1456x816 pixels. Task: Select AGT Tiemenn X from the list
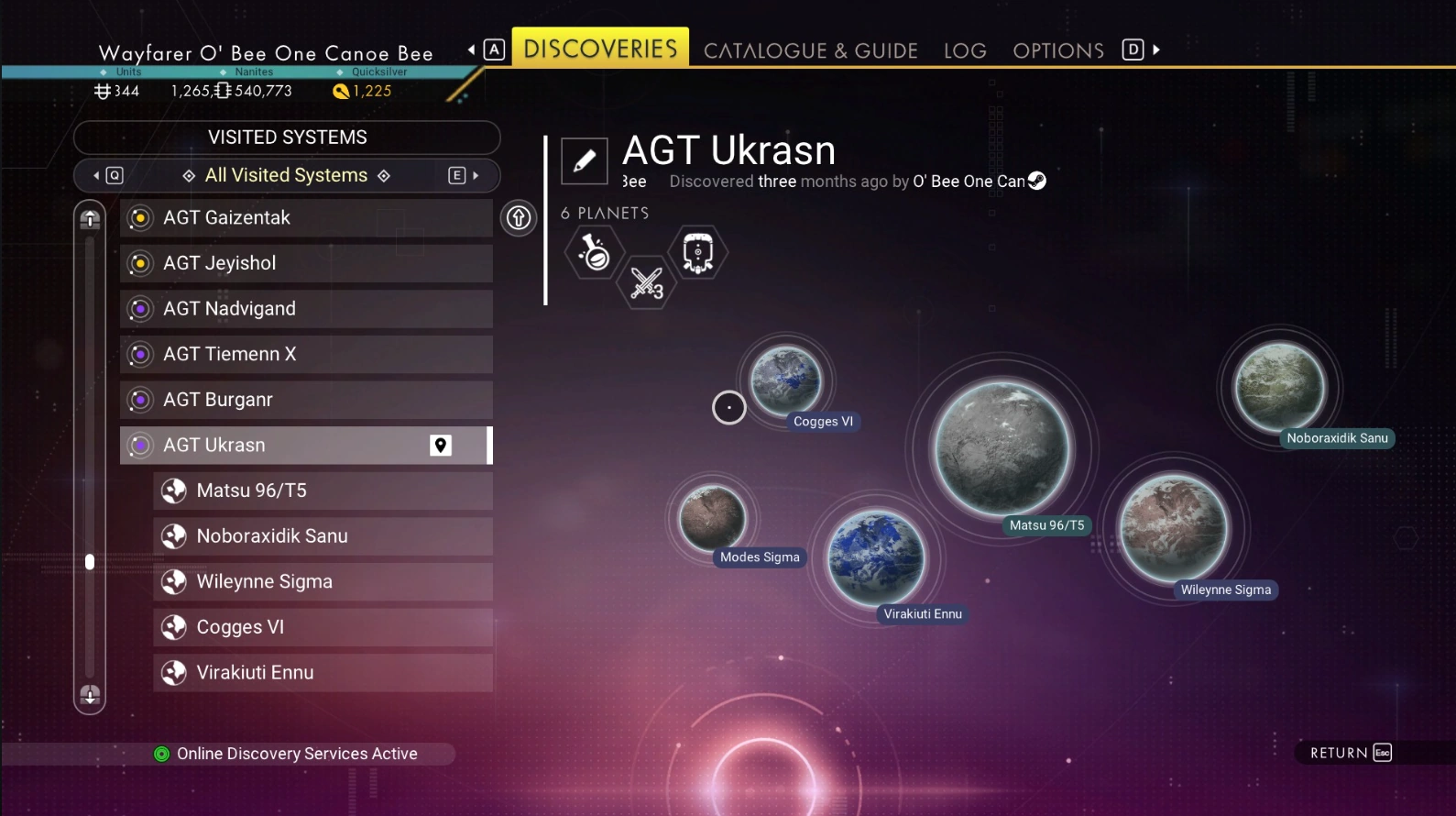305,354
